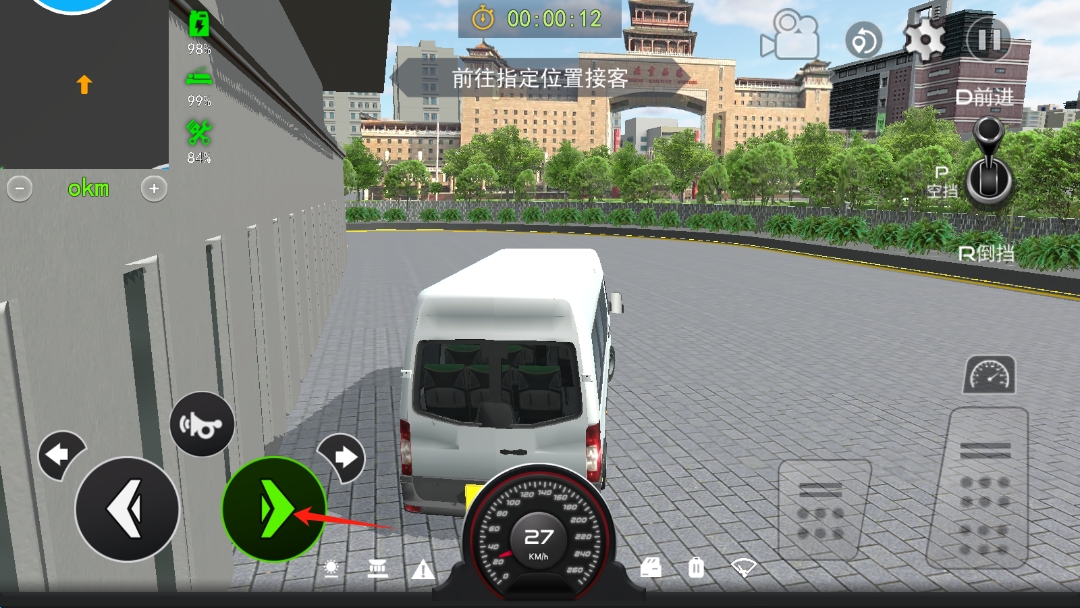Steer right with the green chevron button
Viewport: 1080px width, 608px height.
[273, 509]
